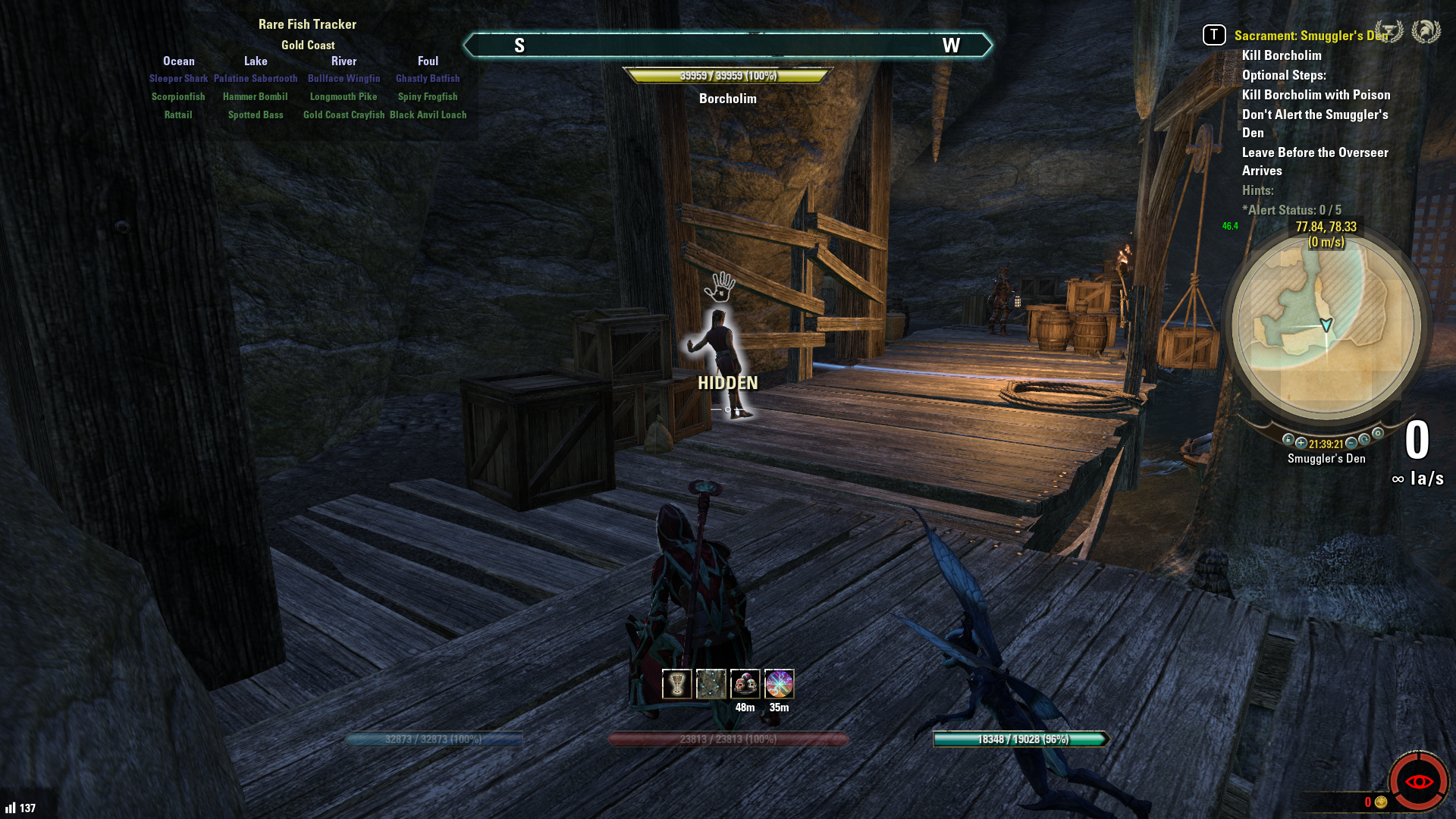
Task: Click the Rare Fish Tracker title
Action: [307, 24]
